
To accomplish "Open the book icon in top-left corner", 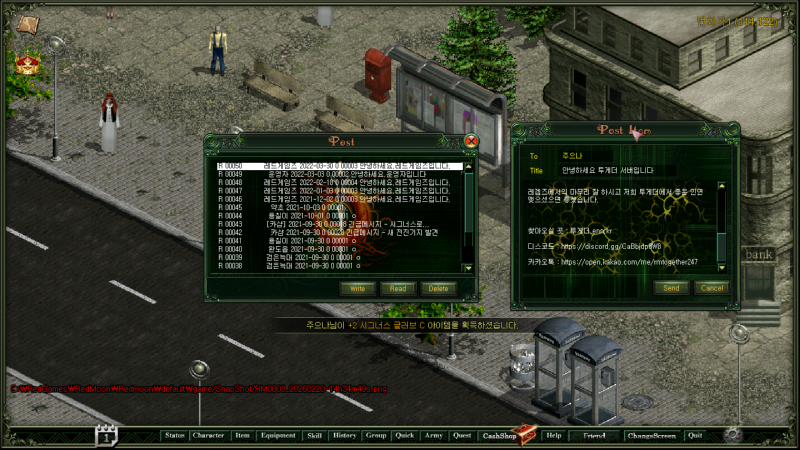I will [x=29, y=25].
